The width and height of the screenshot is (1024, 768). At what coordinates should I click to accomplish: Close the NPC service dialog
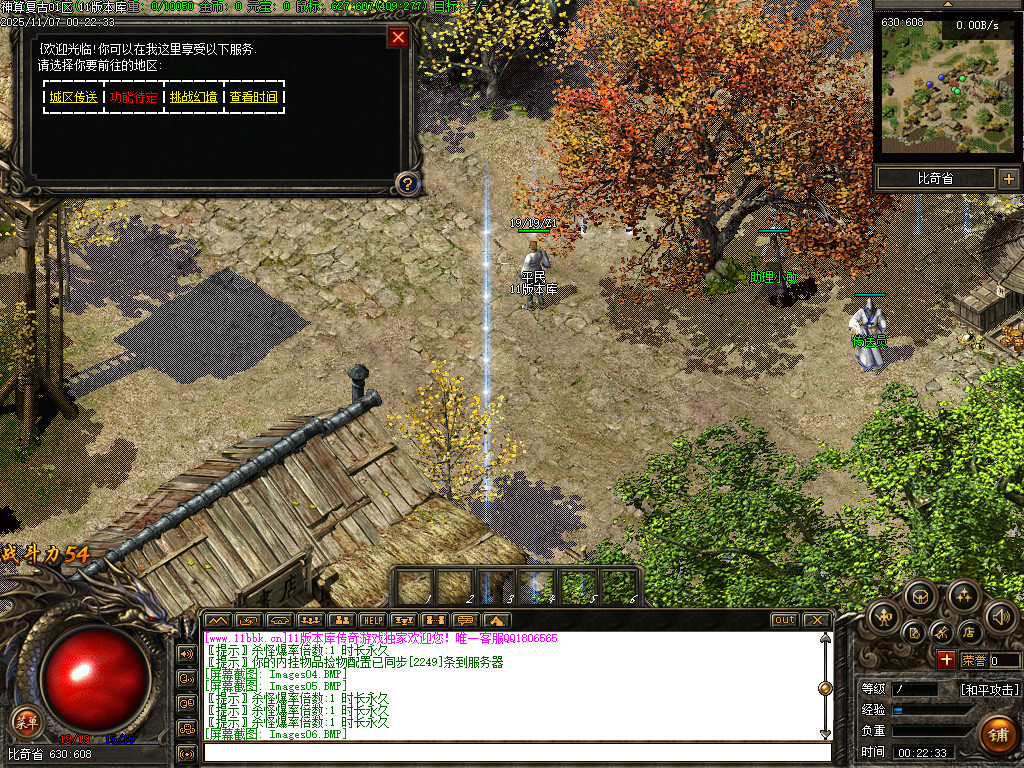(x=398, y=38)
